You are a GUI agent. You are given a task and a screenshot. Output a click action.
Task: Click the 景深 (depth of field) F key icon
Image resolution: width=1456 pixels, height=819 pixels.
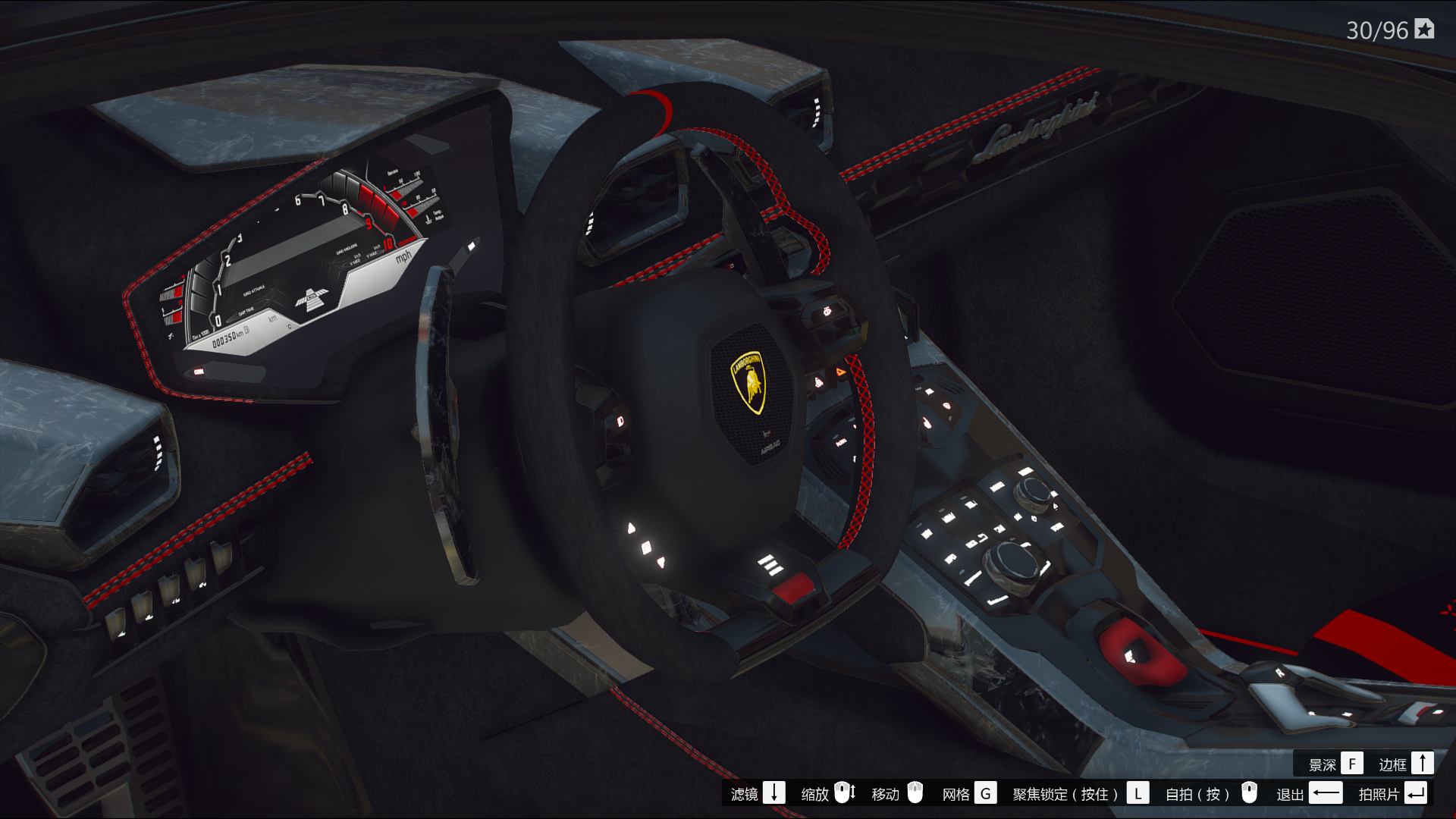(x=1353, y=764)
